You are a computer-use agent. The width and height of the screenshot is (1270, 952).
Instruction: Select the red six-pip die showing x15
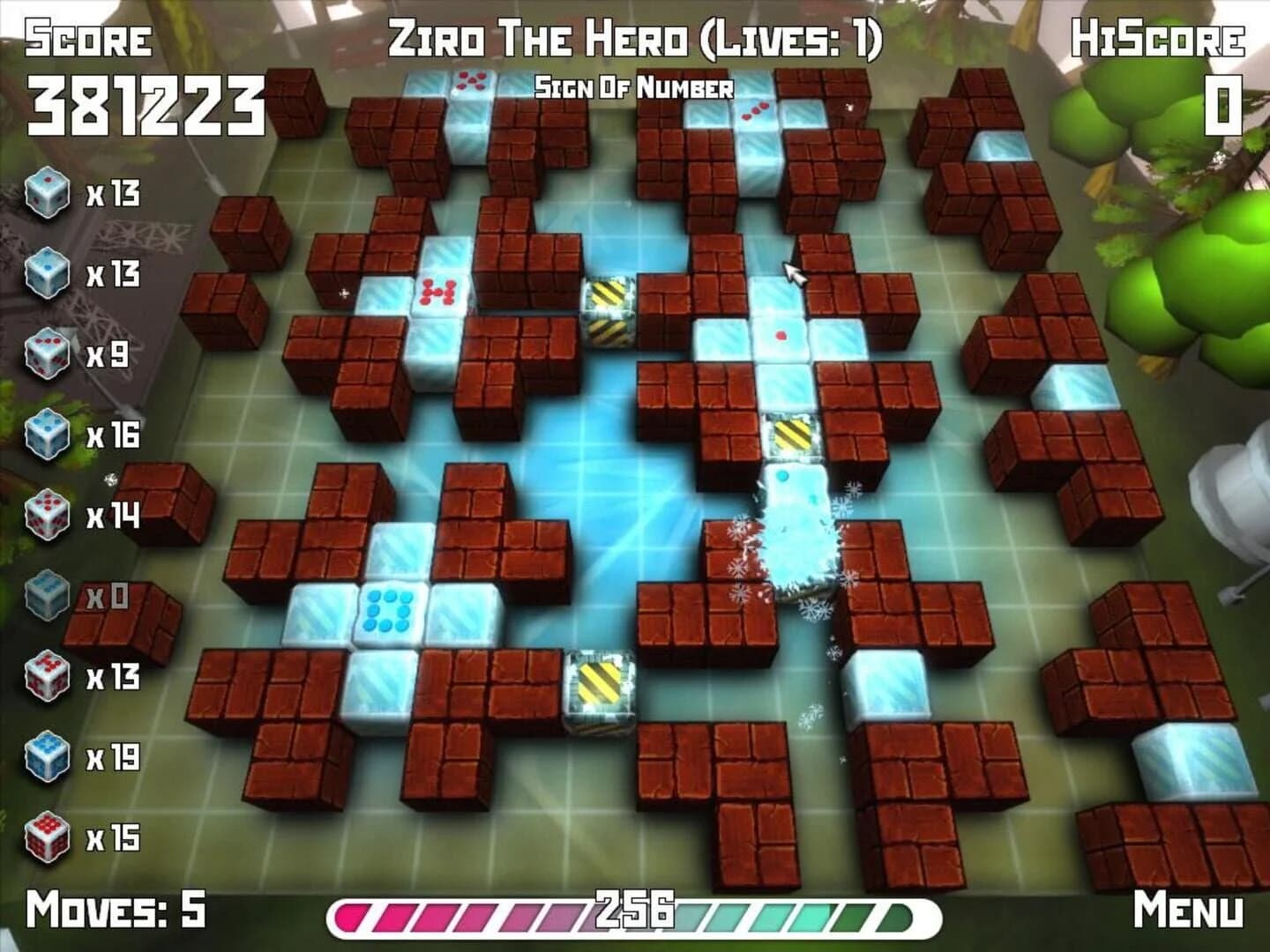tap(49, 831)
